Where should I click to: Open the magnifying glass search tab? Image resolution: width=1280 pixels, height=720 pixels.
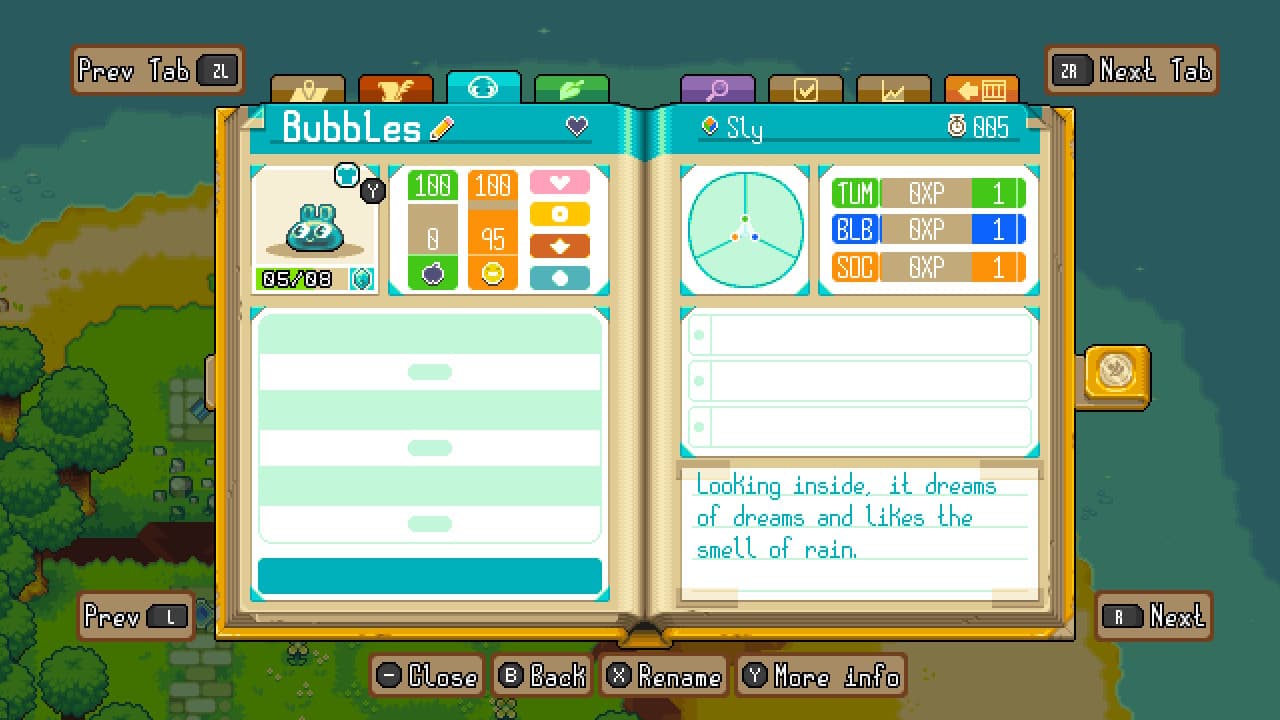coord(718,89)
